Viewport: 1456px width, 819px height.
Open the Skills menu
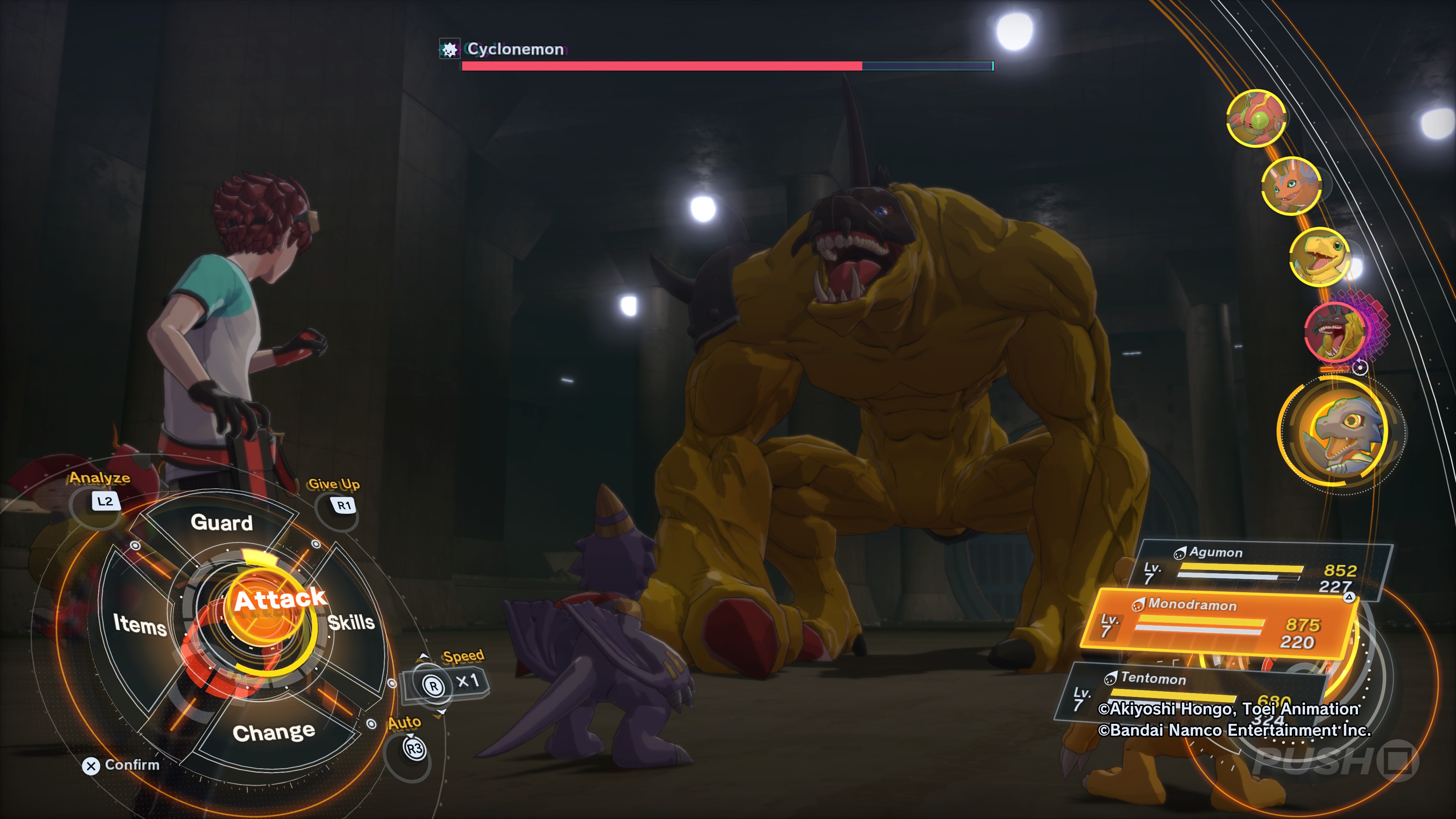(x=351, y=622)
